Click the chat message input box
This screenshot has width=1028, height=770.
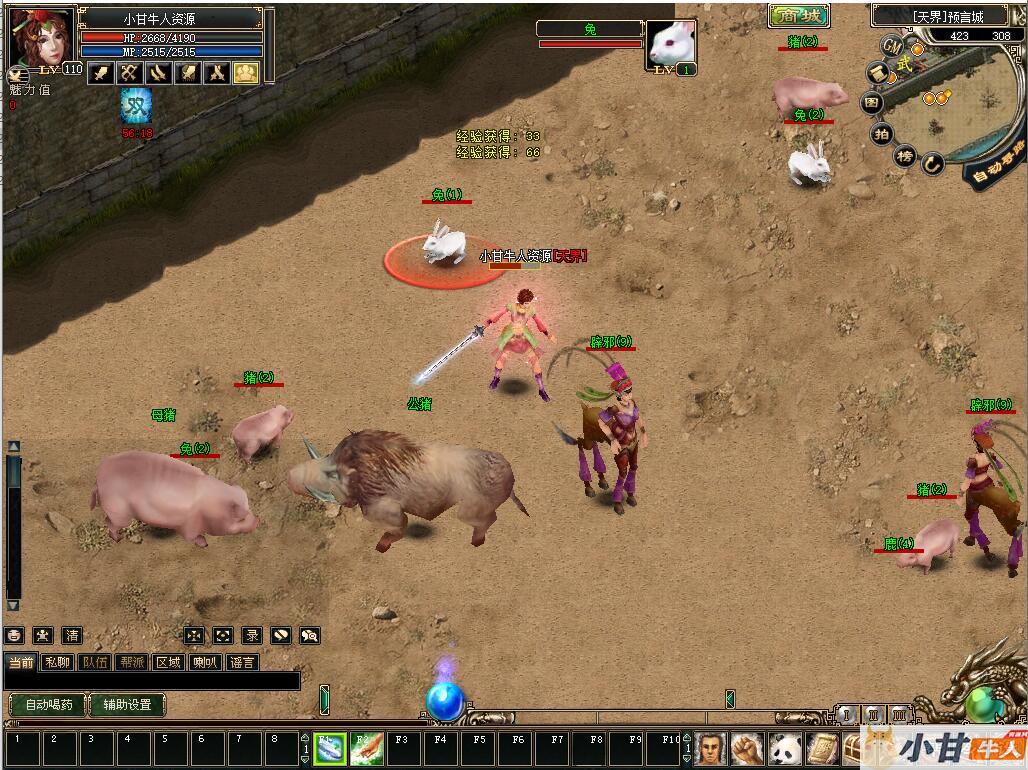(150, 681)
